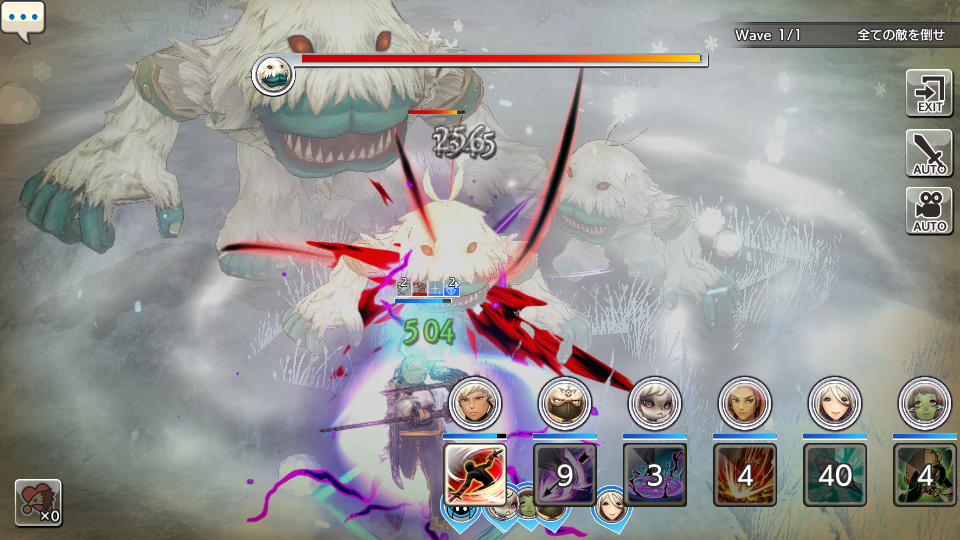This screenshot has height=540, width=960.
Task: Activate the ready red dash attack skill
Action: click(x=475, y=474)
